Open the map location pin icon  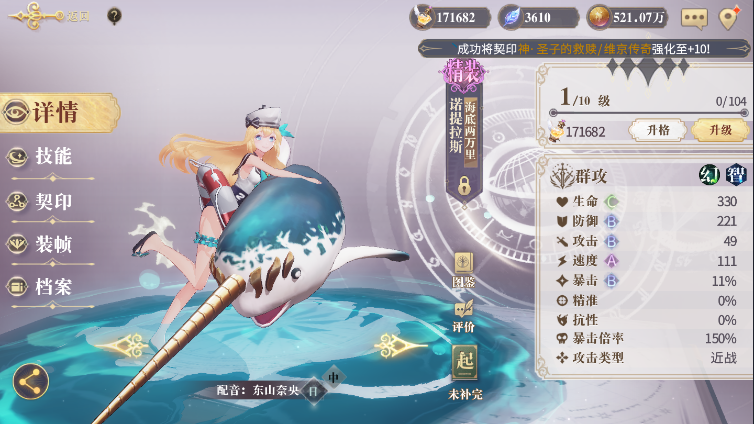pyautogui.click(x=731, y=17)
